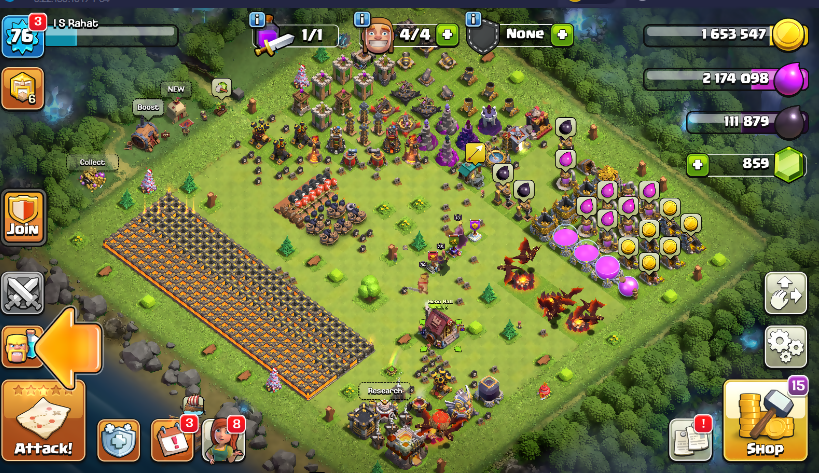819x473 pixels.
Task: Tap the Attack! map button
Action: click(42, 421)
